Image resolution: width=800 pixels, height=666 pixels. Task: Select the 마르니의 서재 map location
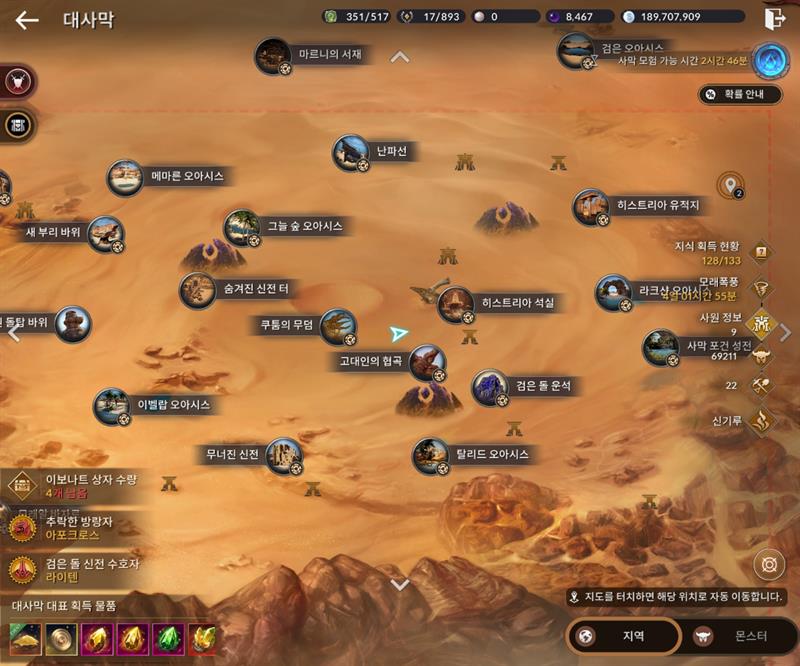click(273, 56)
